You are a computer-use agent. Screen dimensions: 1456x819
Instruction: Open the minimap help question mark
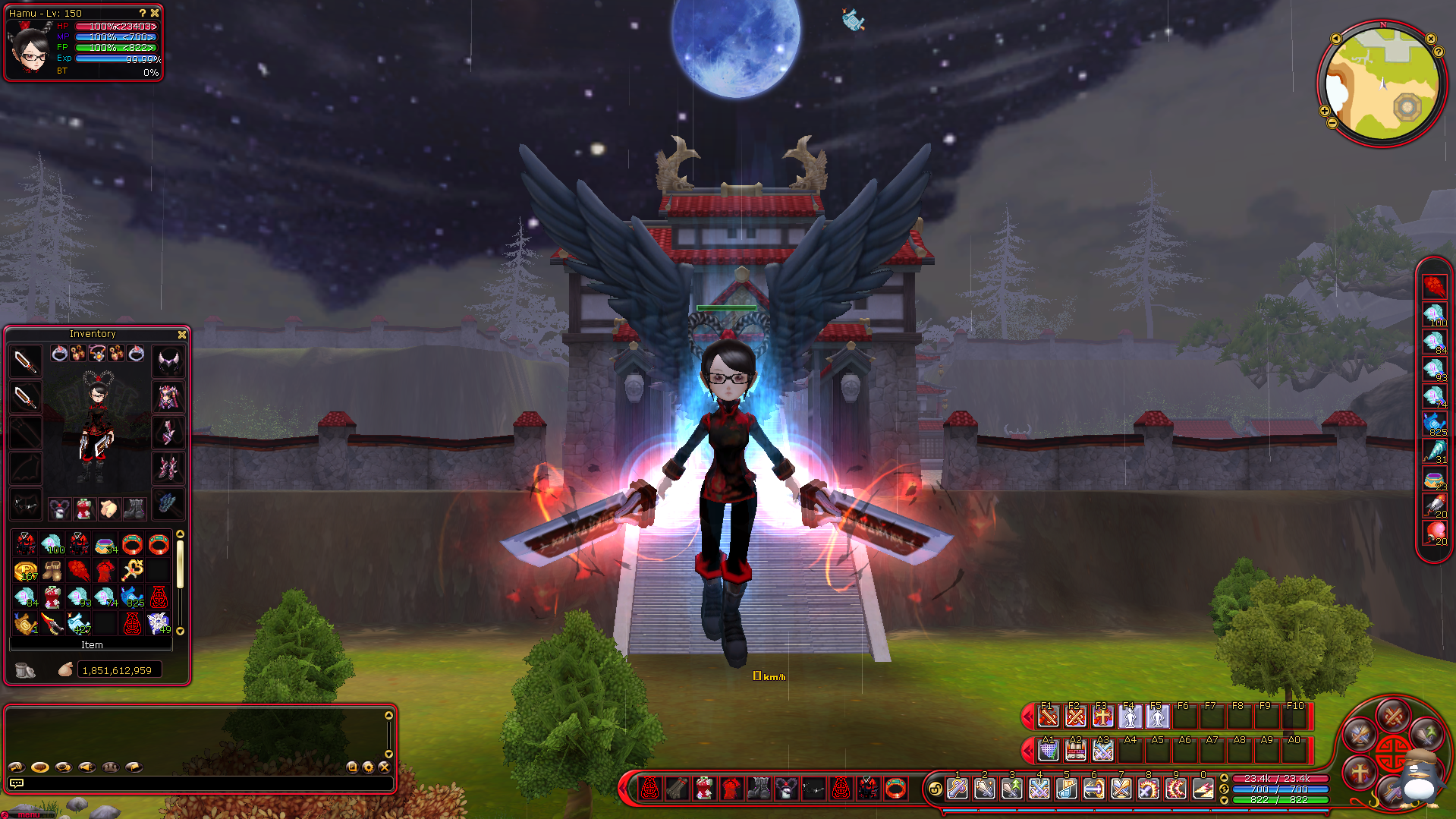pos(1439,52)
